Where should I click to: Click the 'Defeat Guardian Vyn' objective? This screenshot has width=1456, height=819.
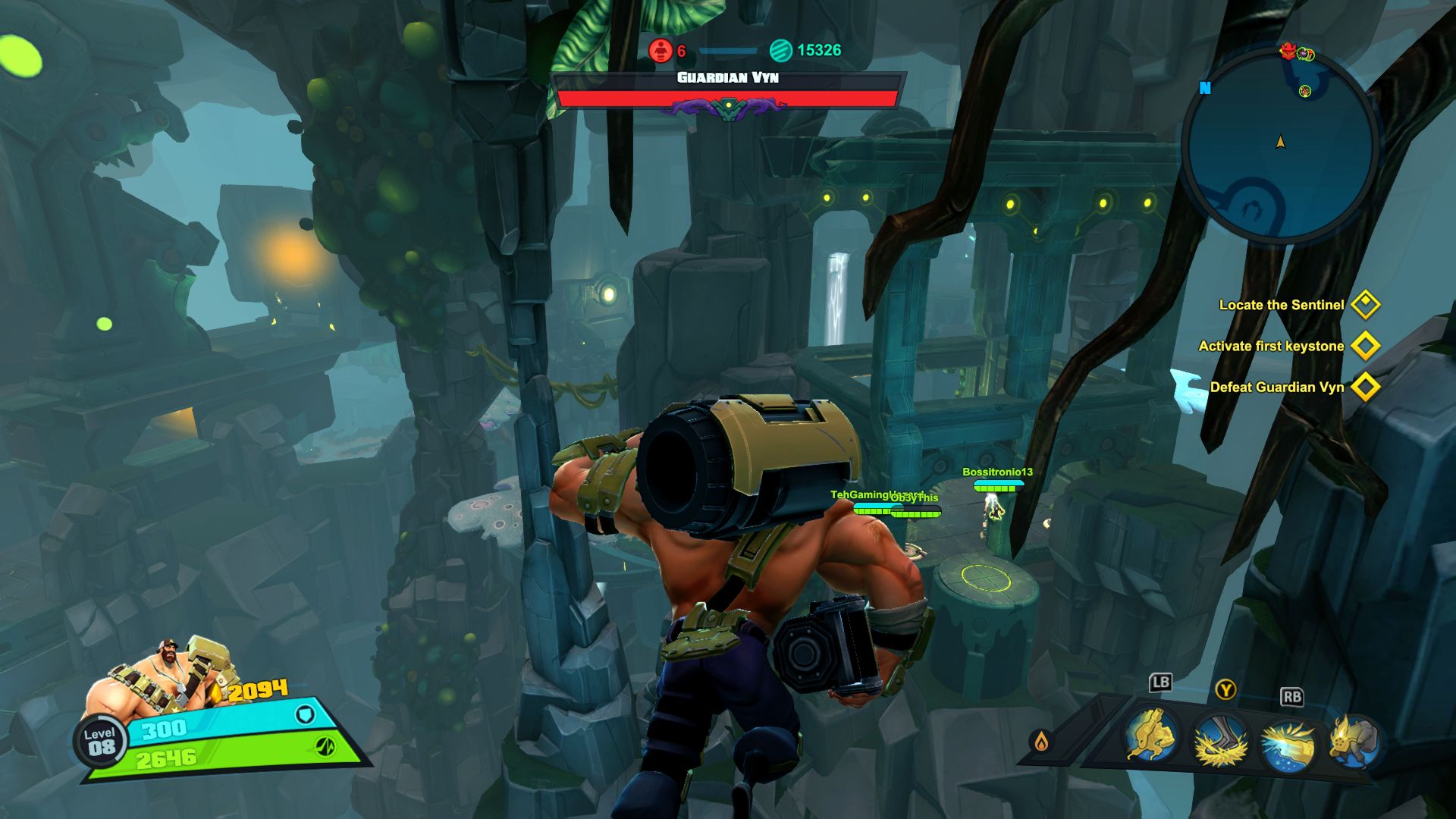point(1277,387)
